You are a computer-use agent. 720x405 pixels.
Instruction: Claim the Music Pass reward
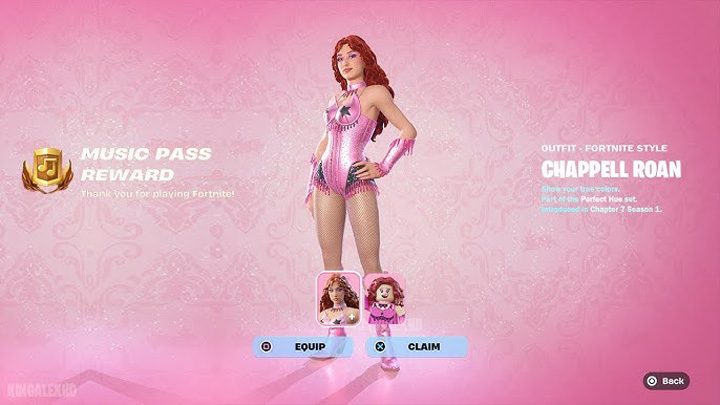point(416,347)
